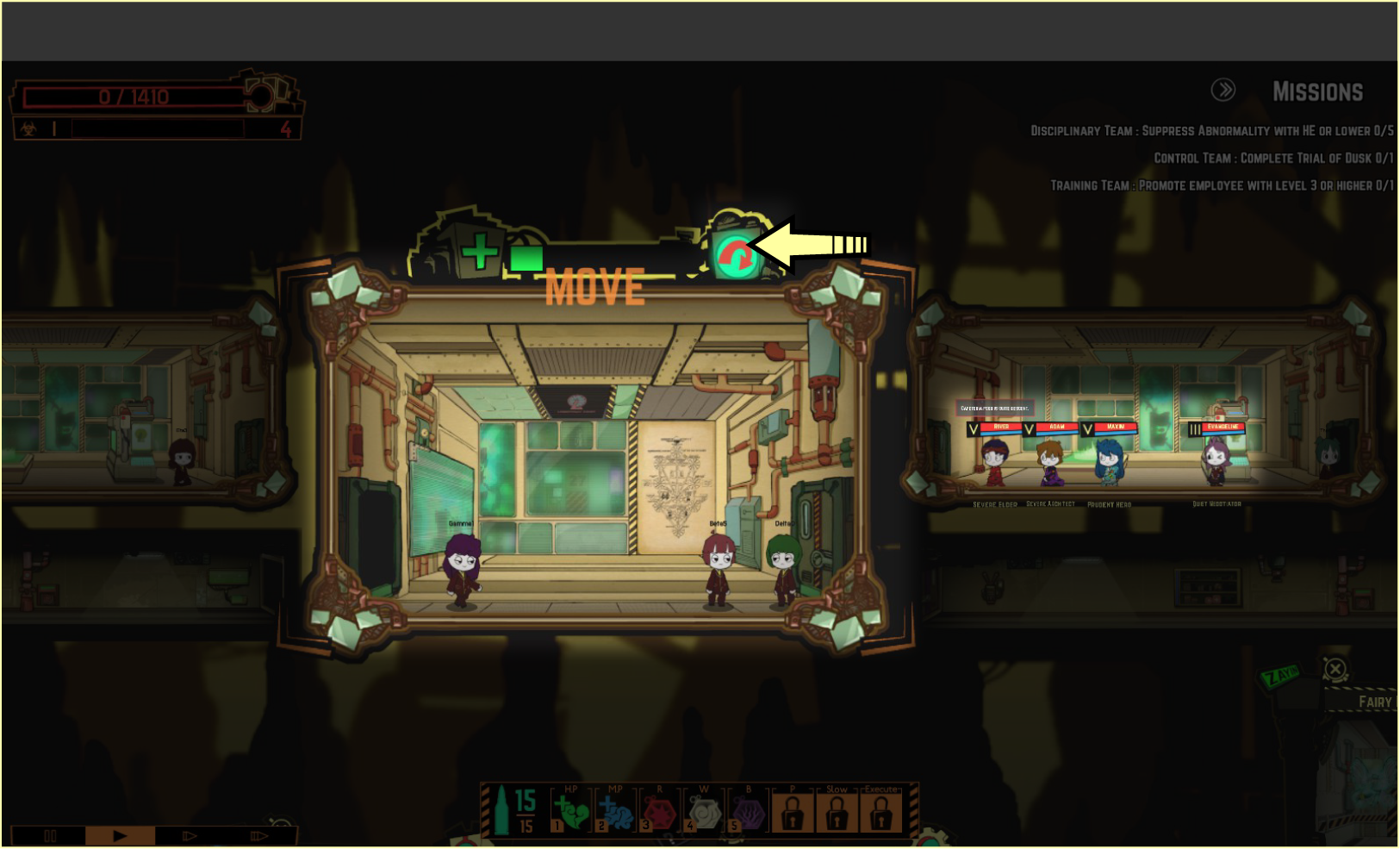Select employee River's name tag
The width and height of the screenshot is (1400, 849).
(x=1000, y=427)
